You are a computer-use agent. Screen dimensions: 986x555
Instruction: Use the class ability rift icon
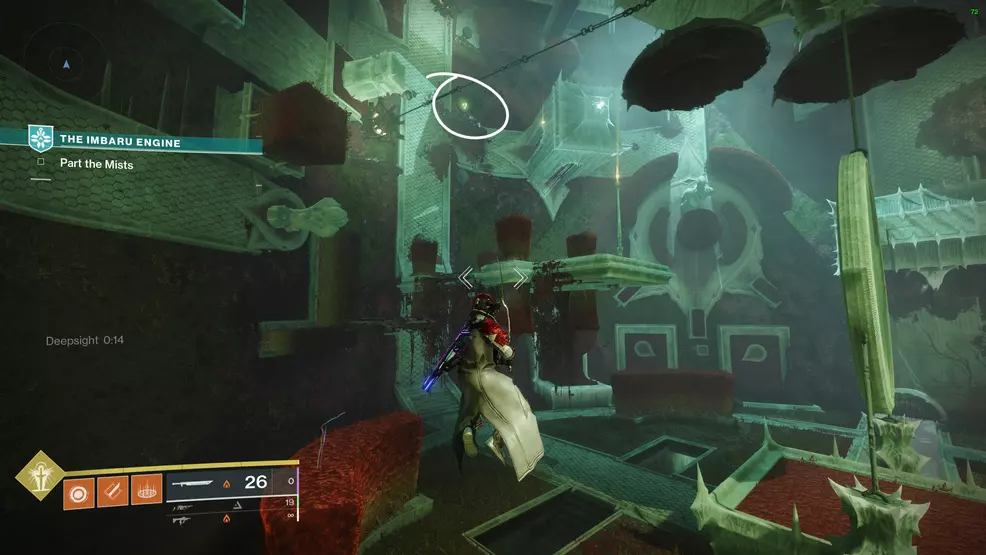pyautogui.click(x=146, y=492)
